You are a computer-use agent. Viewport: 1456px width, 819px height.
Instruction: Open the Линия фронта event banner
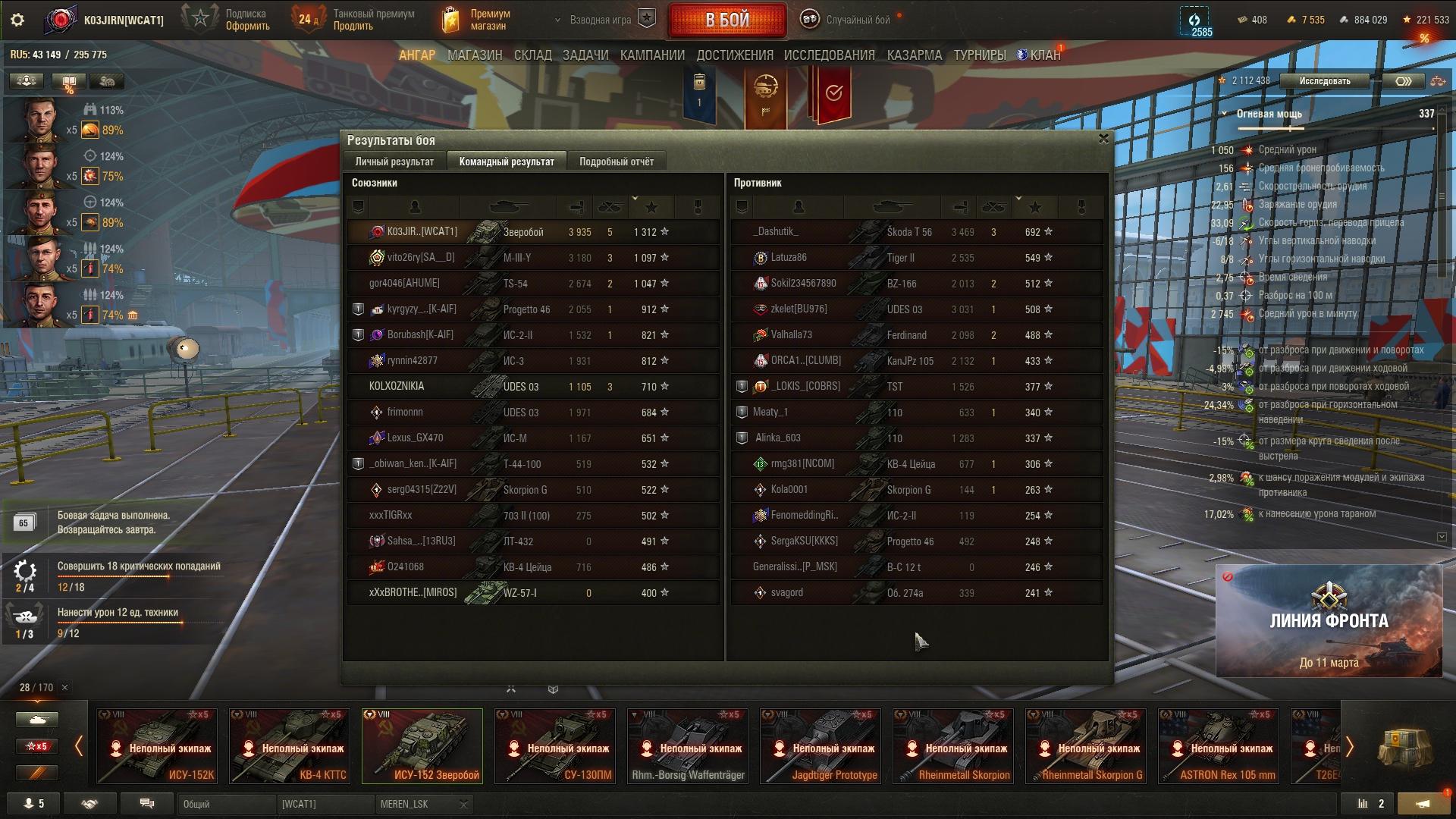pos(1329,620)
